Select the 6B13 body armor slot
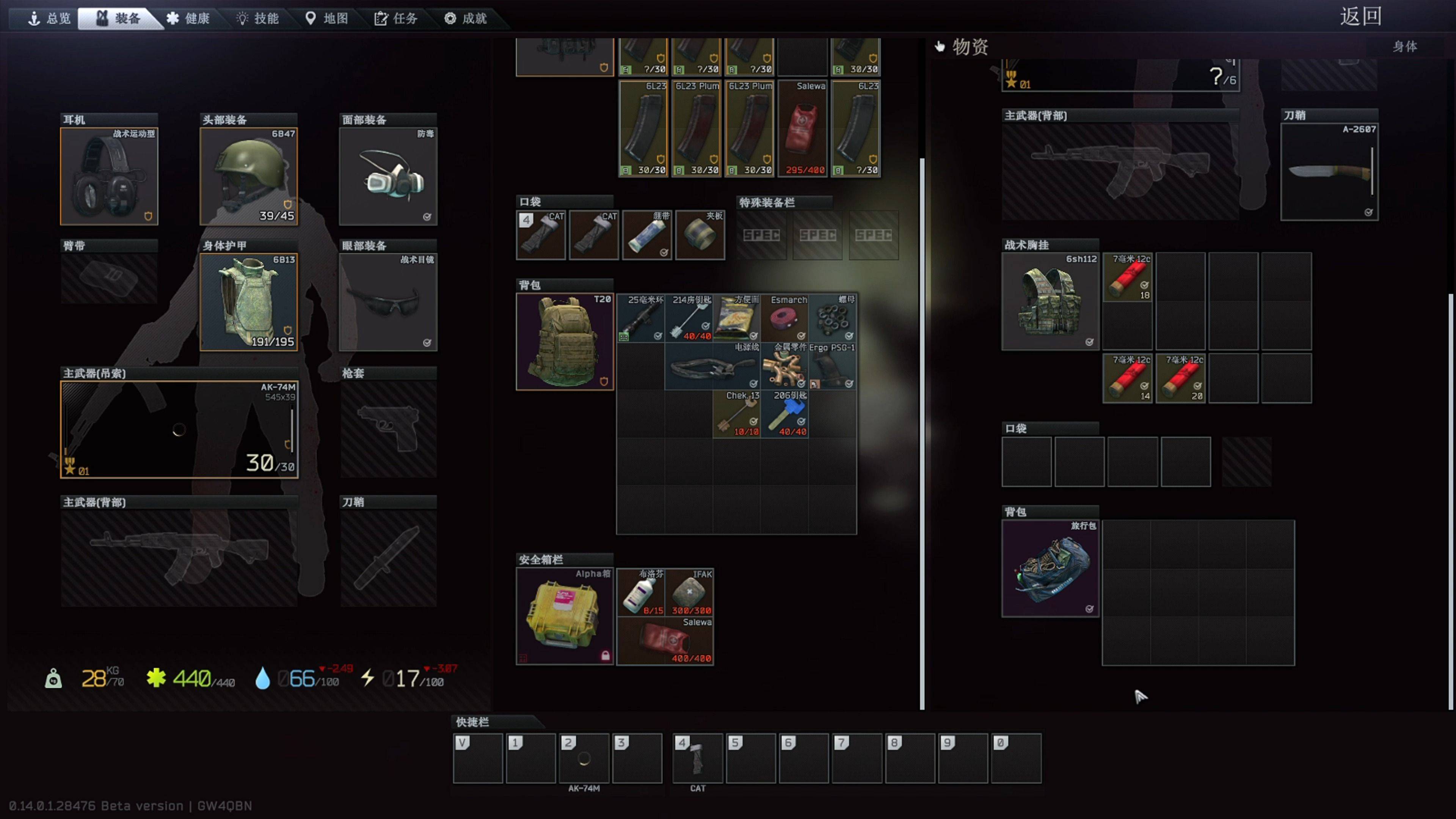Screen dimensions: 1456x819 [249, 303]
